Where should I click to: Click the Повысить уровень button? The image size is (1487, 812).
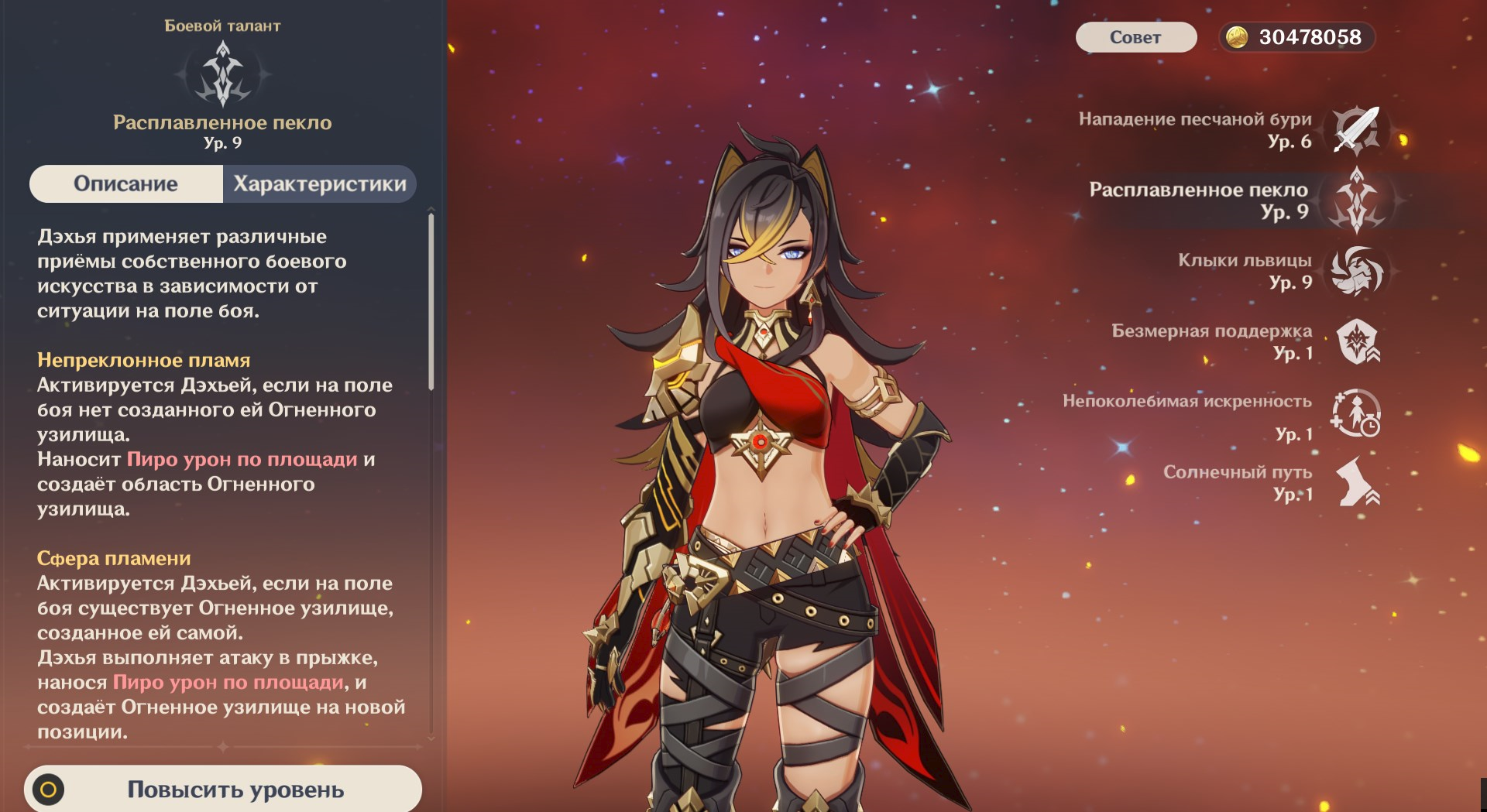tap(223, 789)
